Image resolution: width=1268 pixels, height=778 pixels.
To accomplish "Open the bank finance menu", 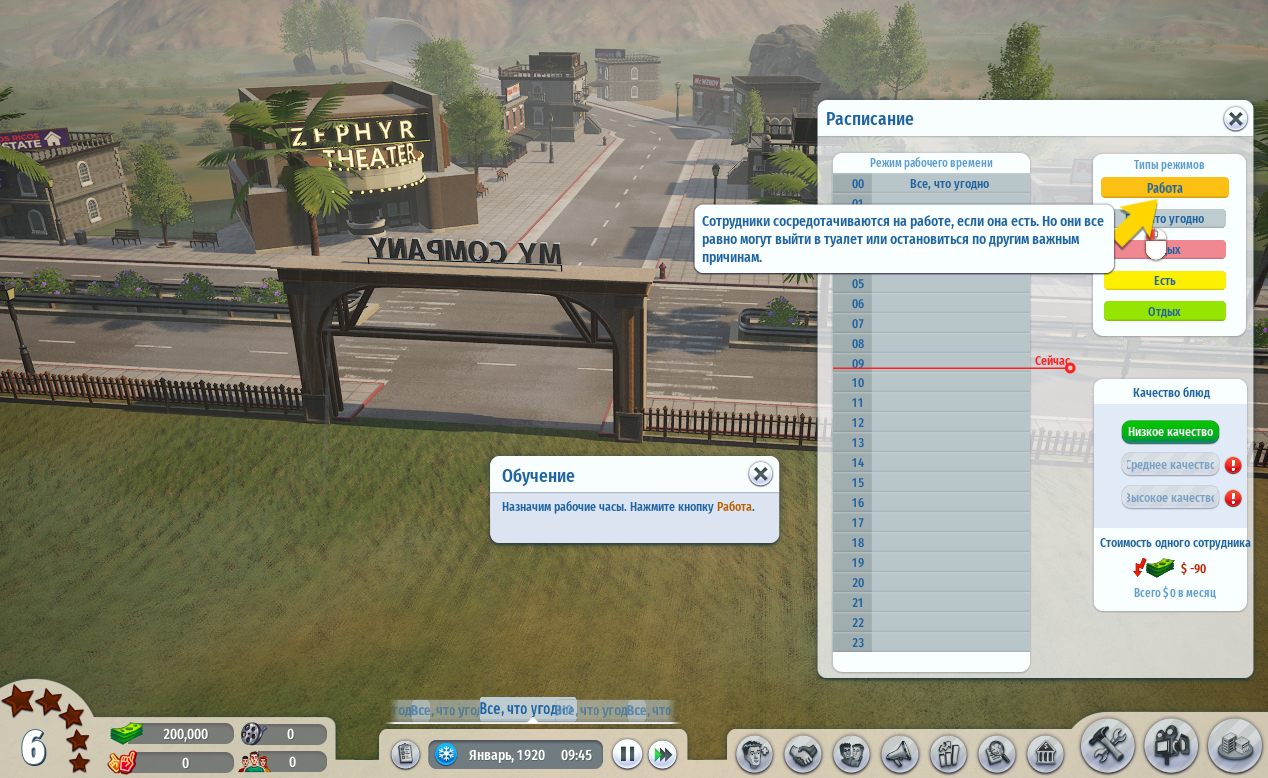I will click(x=1045, y=752).
